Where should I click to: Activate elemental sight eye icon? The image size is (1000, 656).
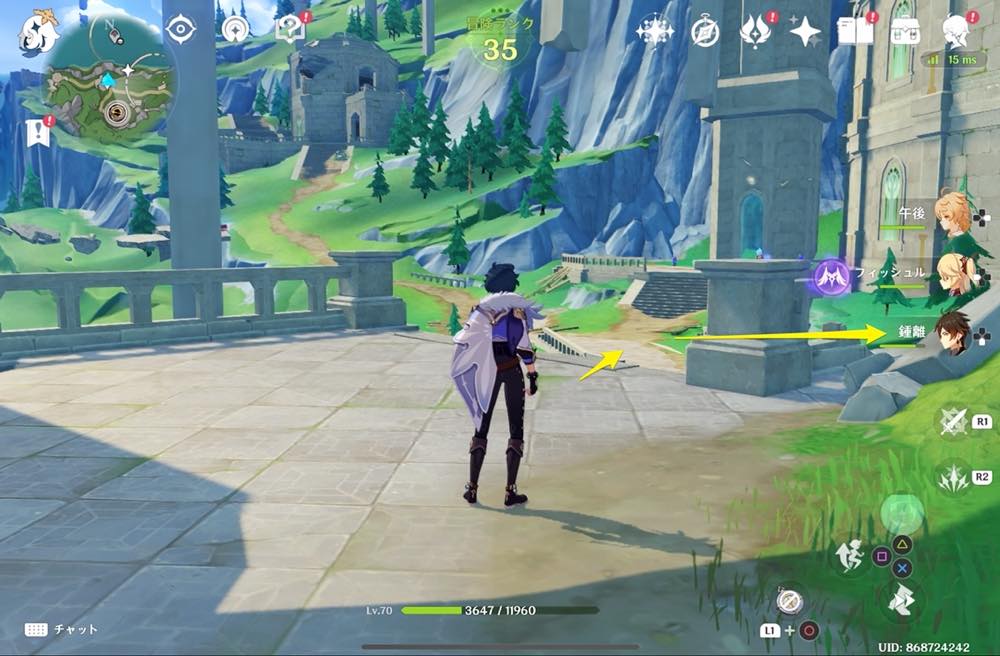click(180, 30)
